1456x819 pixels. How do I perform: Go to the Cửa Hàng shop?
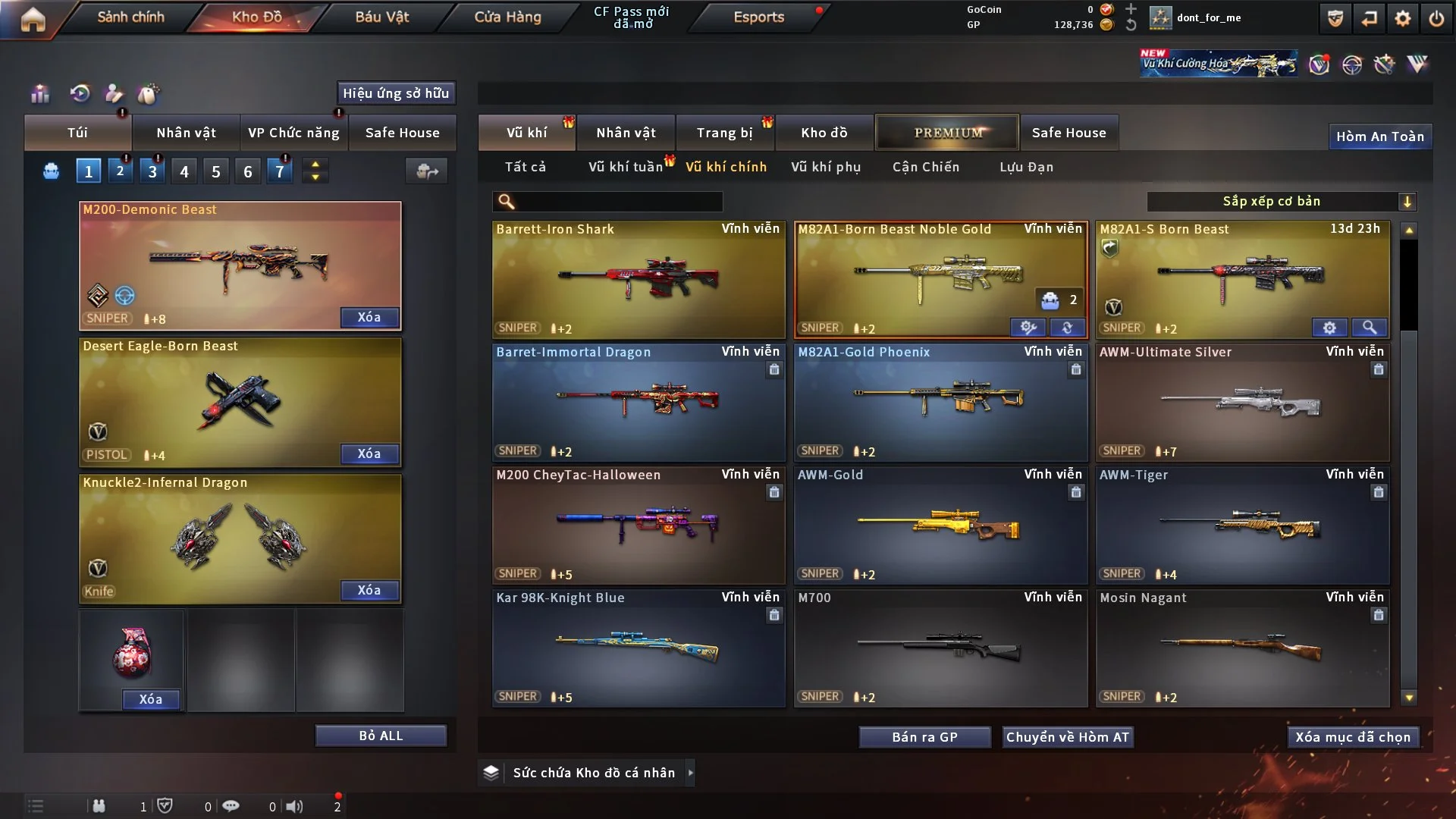click(507, 17)
